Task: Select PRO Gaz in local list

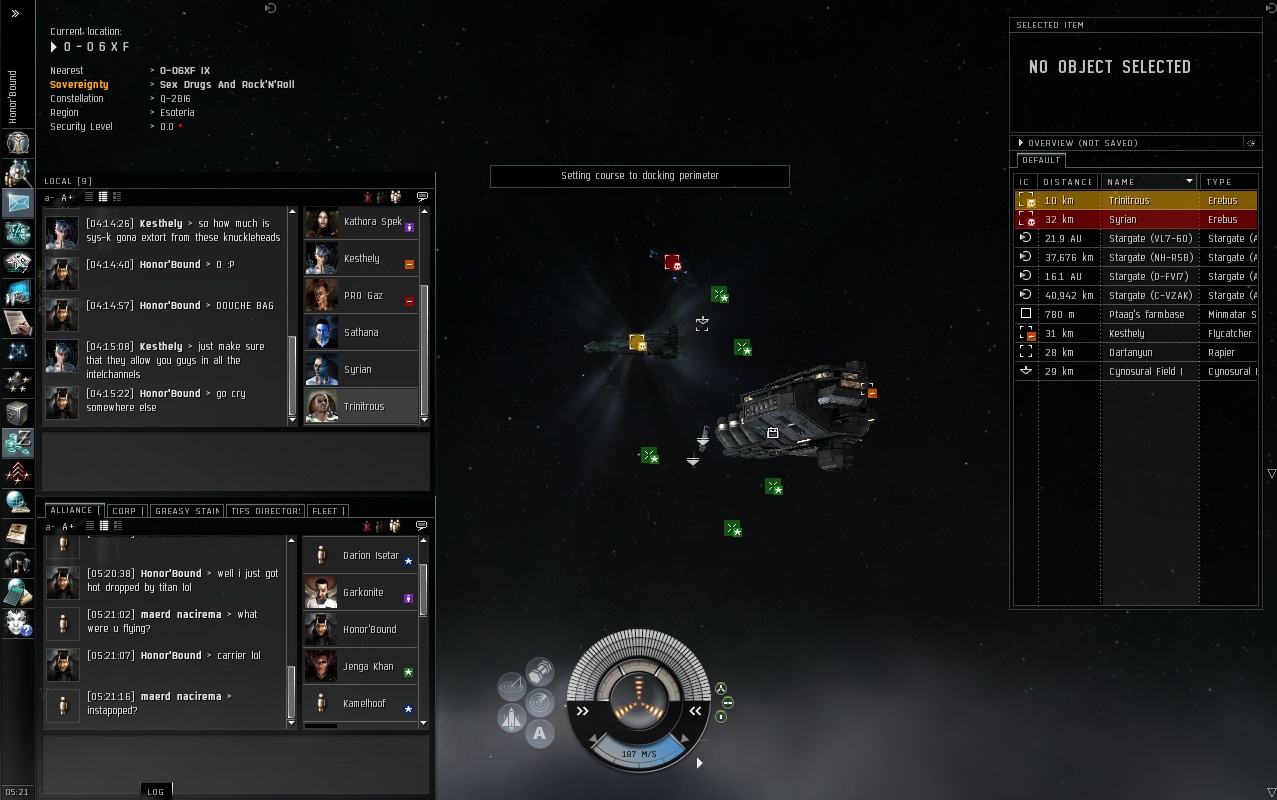Action: tap(361, 296)
